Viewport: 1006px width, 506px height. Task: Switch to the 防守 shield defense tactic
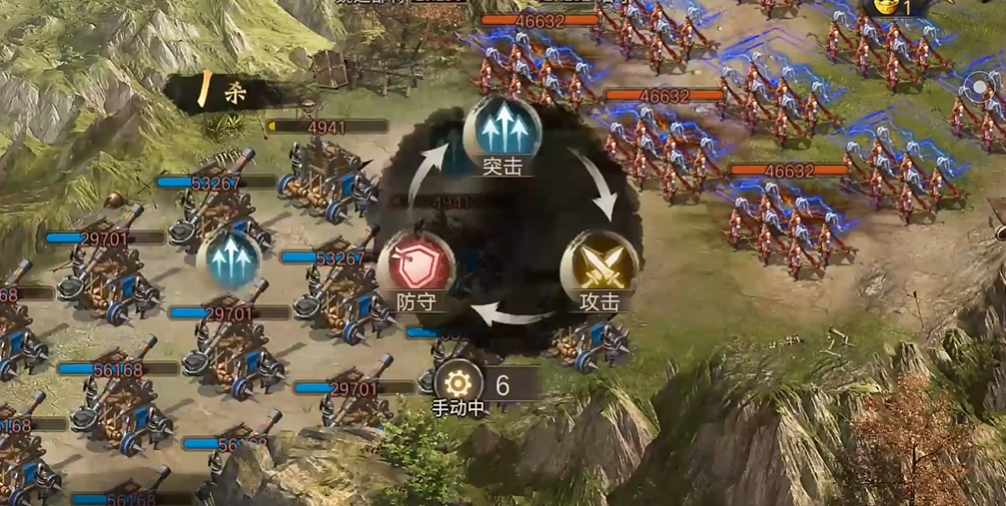pos(416,267)
